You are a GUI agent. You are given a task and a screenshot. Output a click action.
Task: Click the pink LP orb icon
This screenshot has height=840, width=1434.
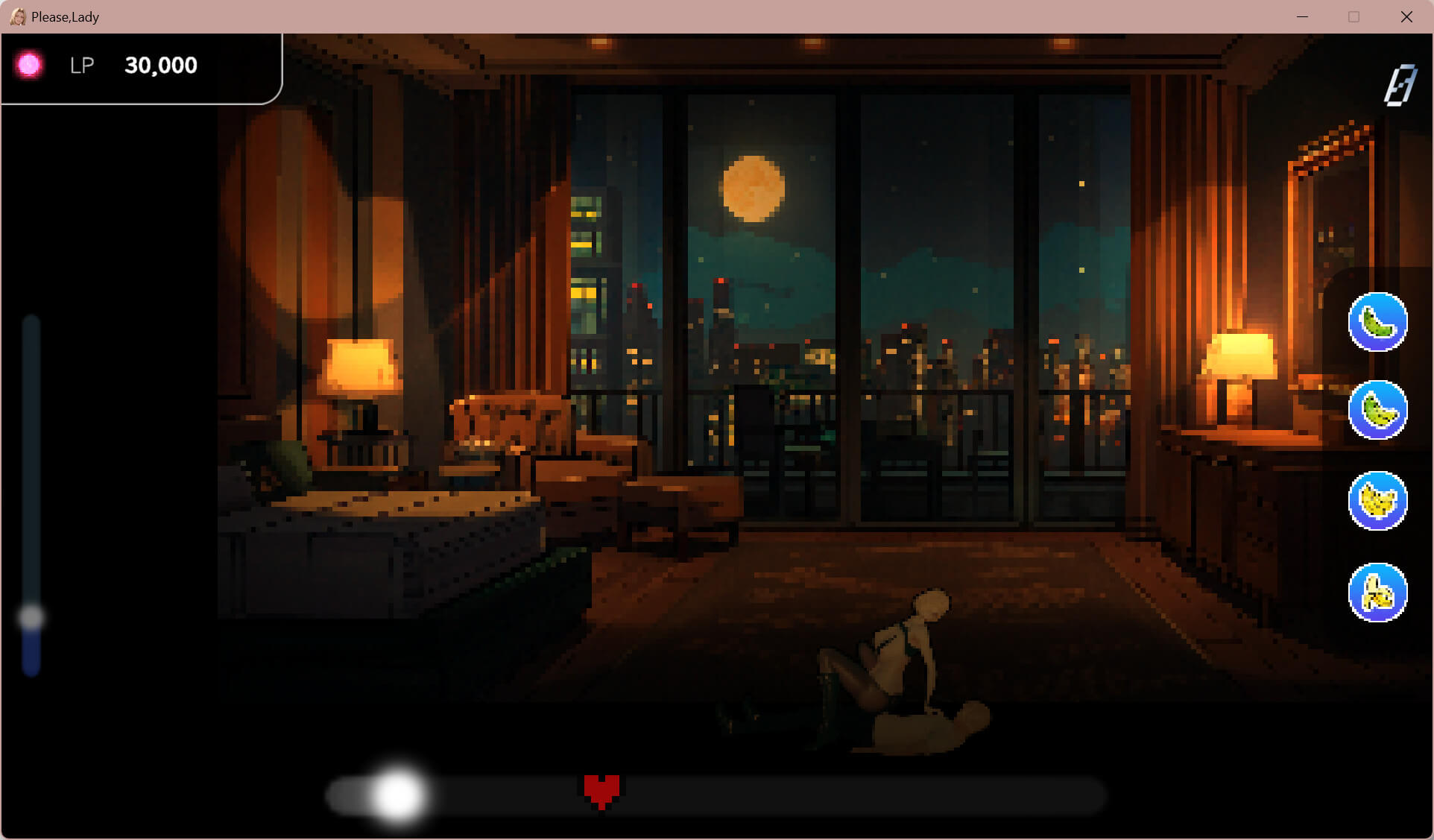pos(30,66)
